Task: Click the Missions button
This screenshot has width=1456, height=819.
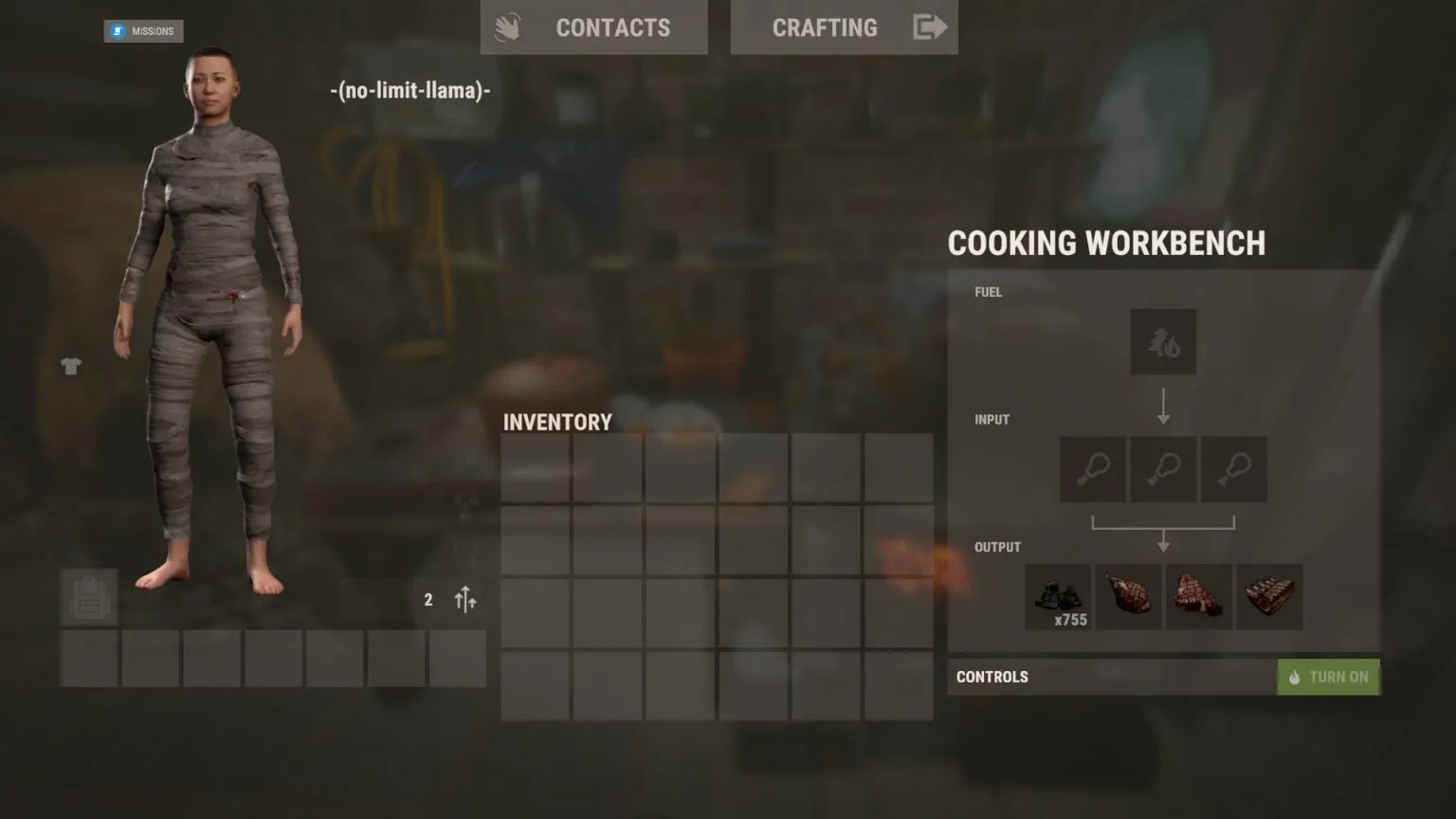Action: pos(144,31)
